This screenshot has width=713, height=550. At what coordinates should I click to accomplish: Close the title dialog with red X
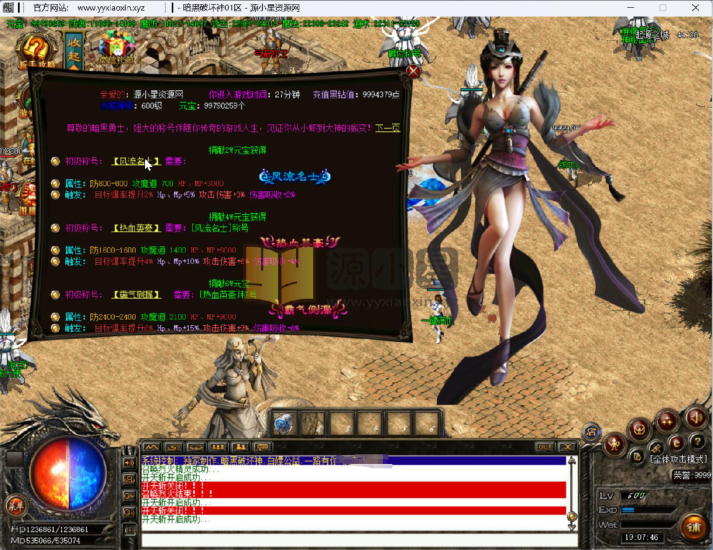[413, 72]
